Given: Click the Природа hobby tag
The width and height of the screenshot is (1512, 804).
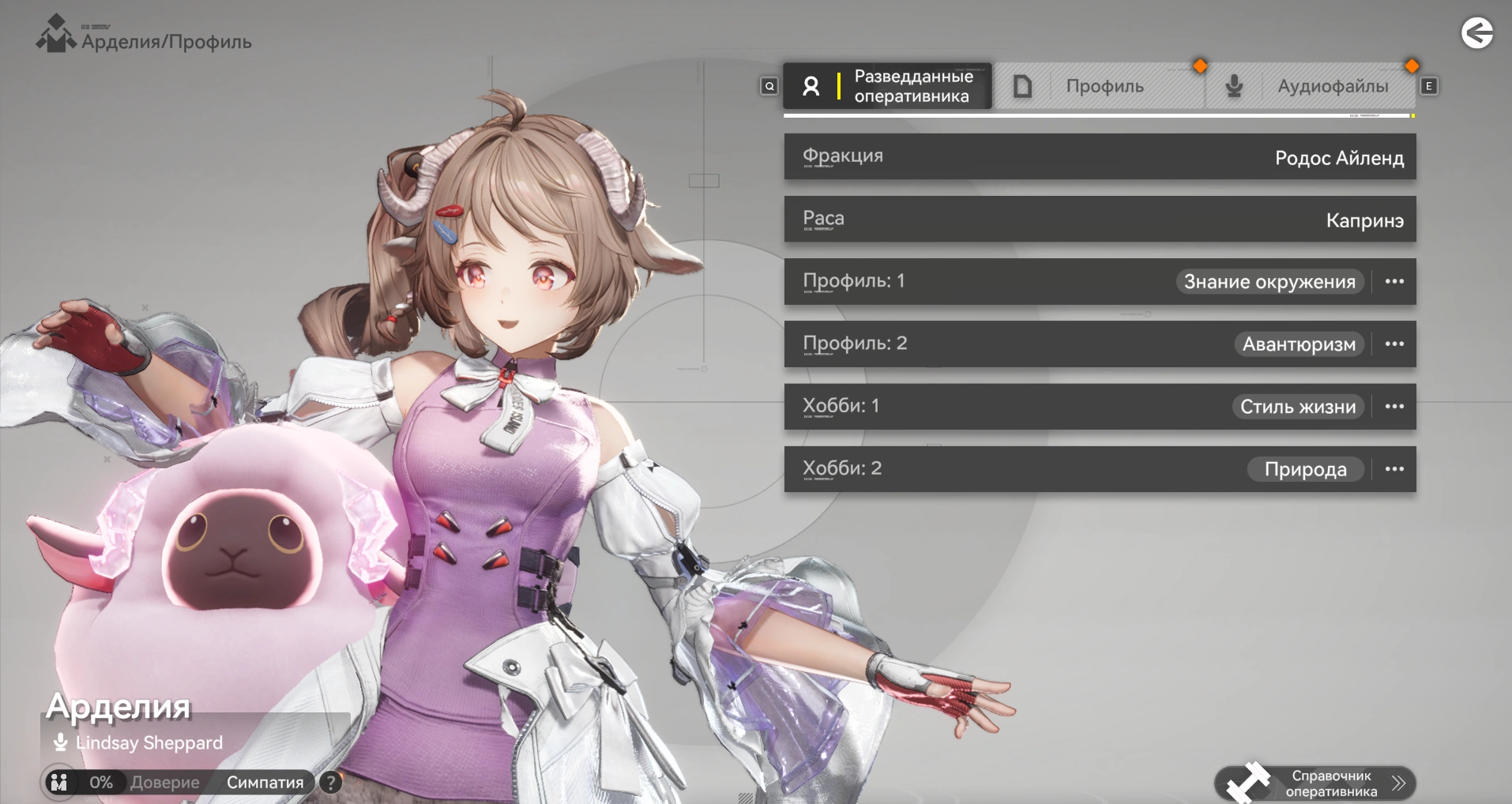Looking at the screenshot, I should 1305,469.
